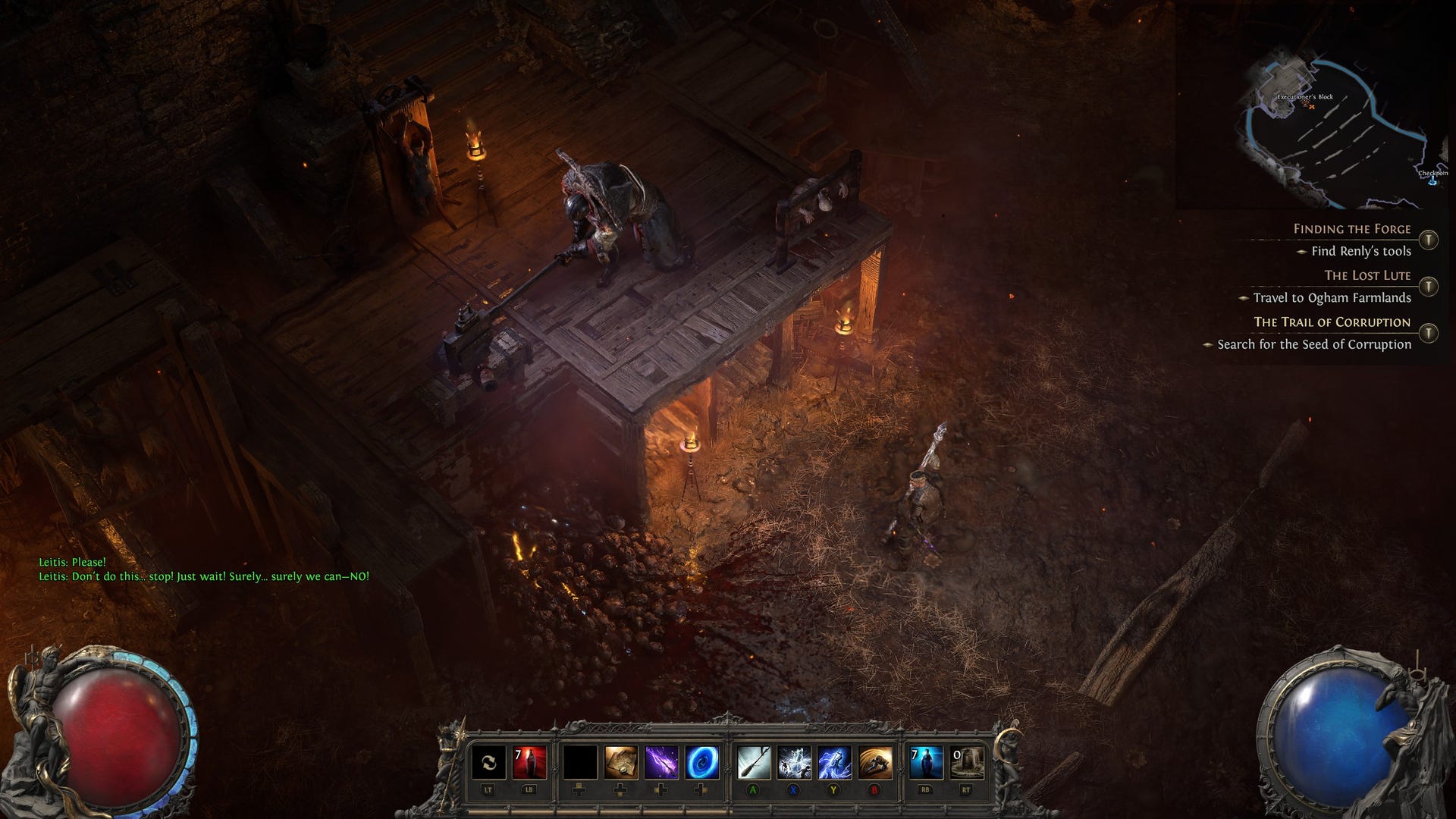
Task: Open the blue swirling portal skill
Action: 702,763
